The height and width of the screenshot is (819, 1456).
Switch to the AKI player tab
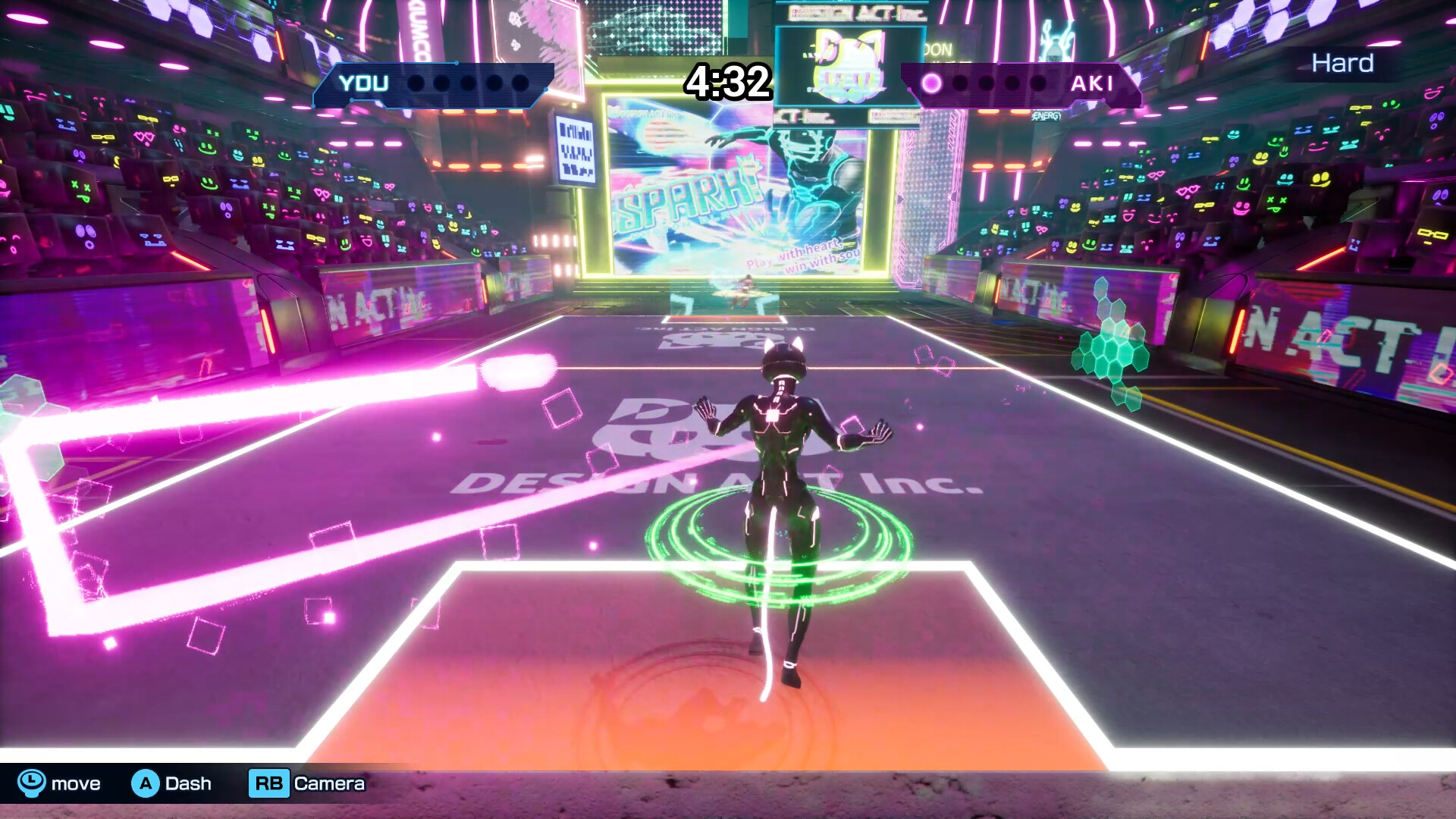point(1092,83)
